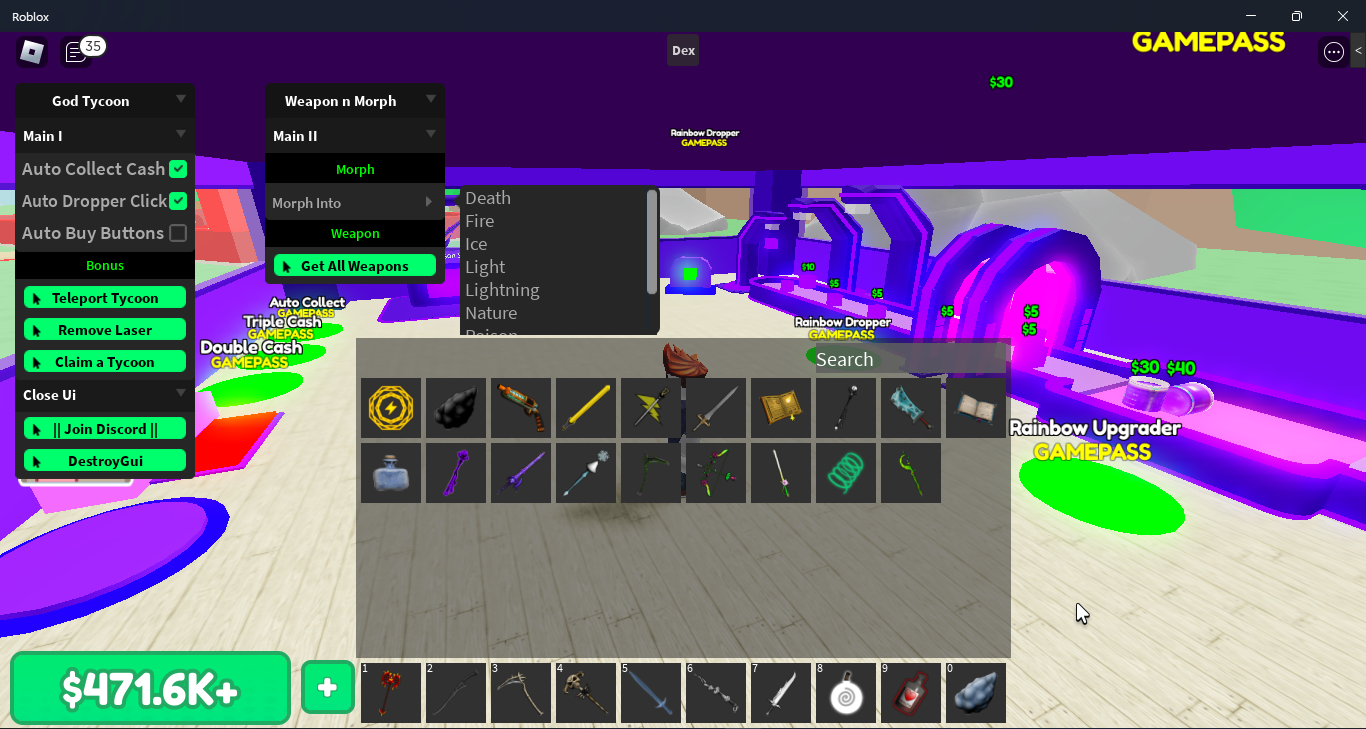
Task: Select the golden sword in the inventory
Action: click(586, 407)
